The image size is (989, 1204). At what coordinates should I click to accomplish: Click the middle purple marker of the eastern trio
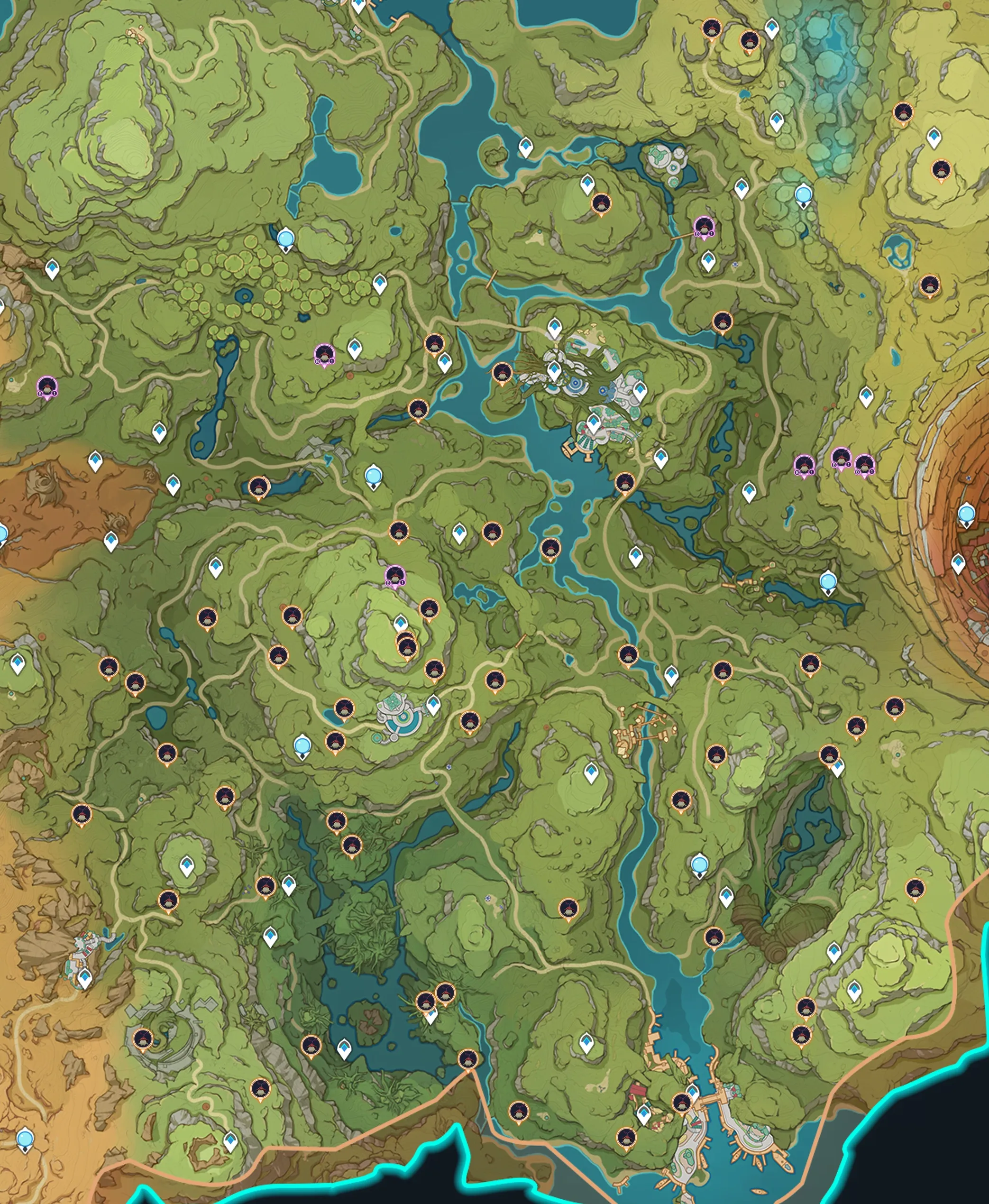(841, 458)
